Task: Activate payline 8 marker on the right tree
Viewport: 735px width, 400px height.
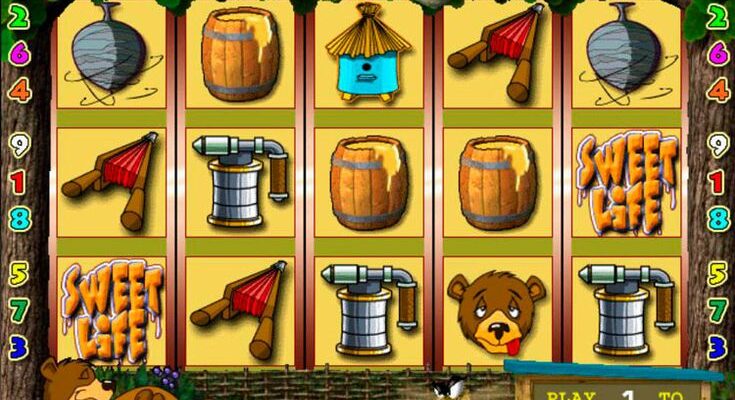Action: pos(717,218)
